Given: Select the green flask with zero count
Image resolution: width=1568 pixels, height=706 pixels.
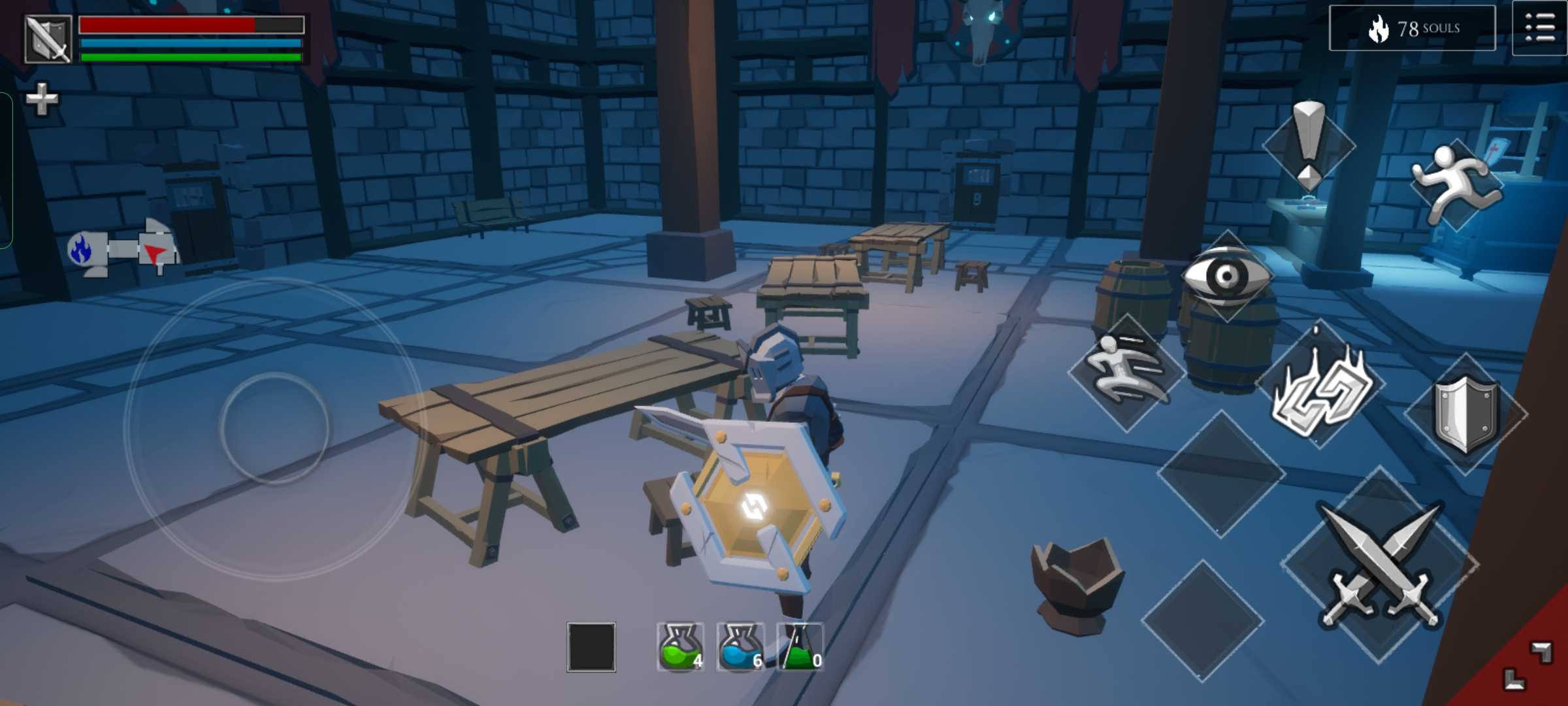Looking at the screenshot, I should click(x=800, y=647).
